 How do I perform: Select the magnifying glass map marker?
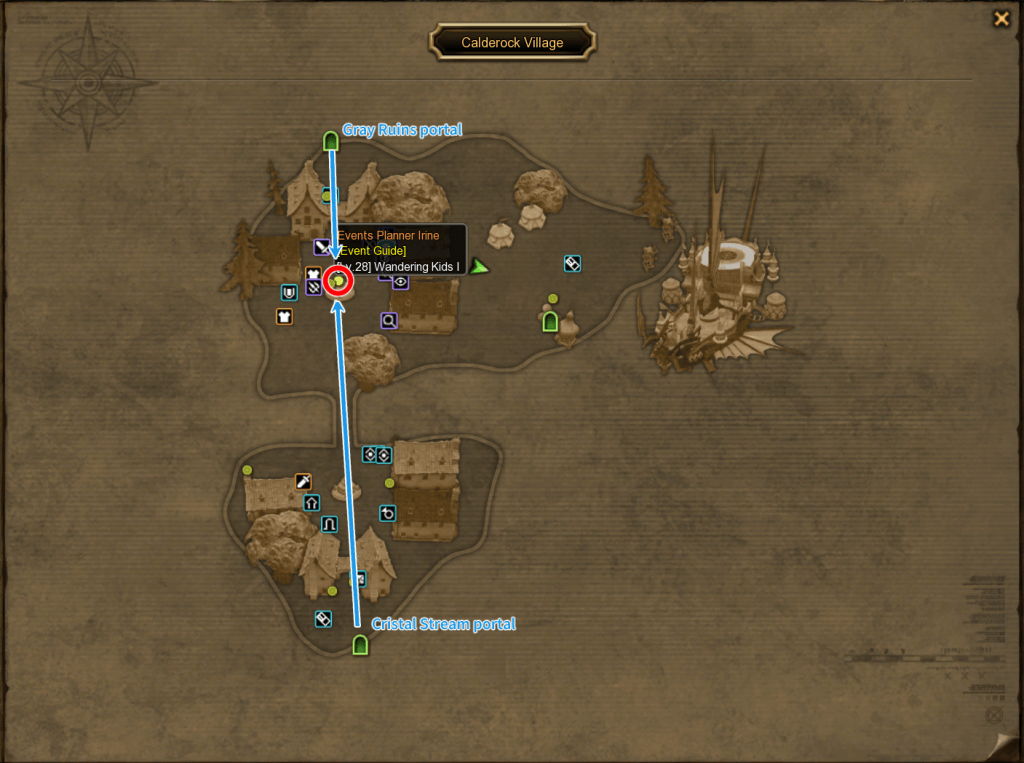(x=389, y=320)
